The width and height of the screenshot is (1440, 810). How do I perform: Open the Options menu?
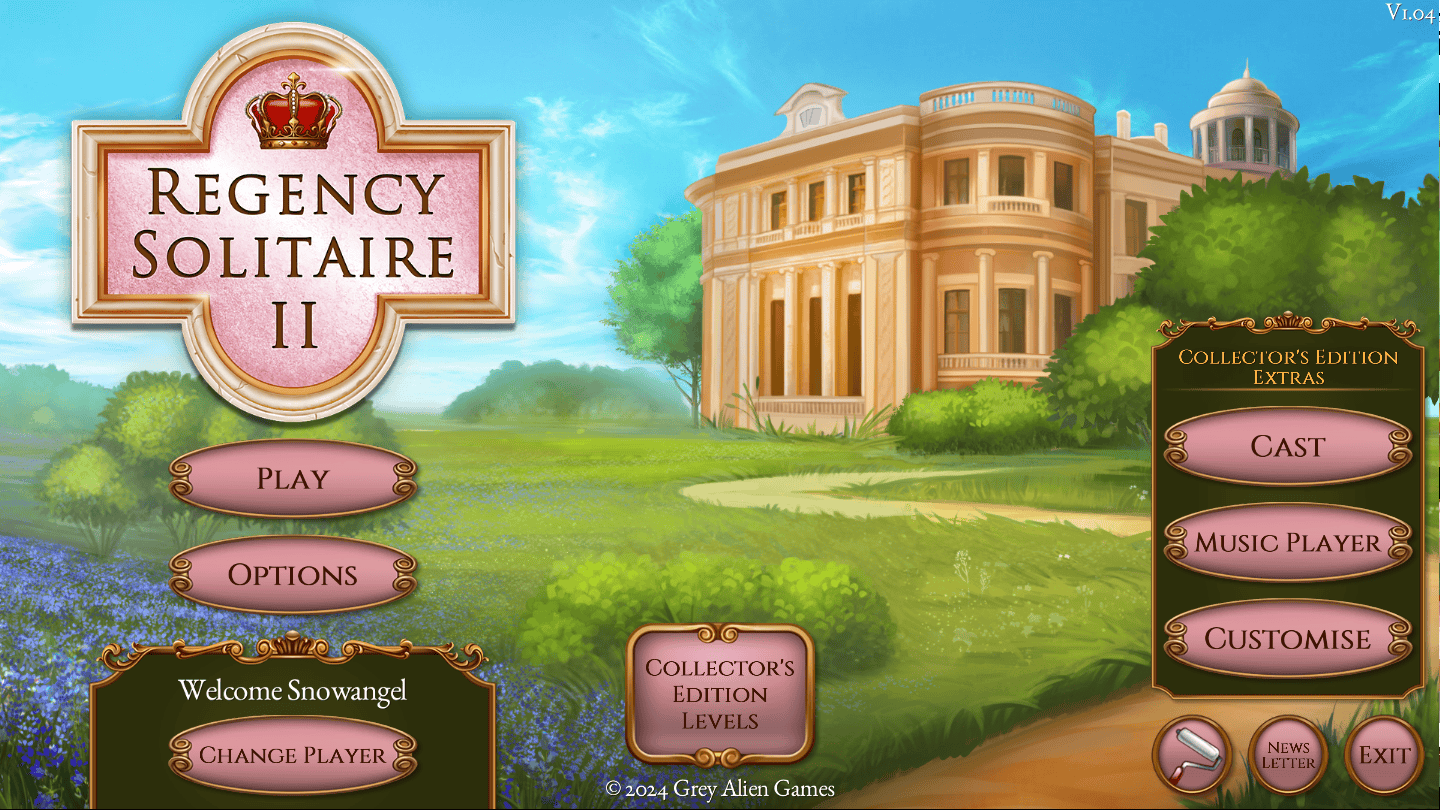point(293,576)
